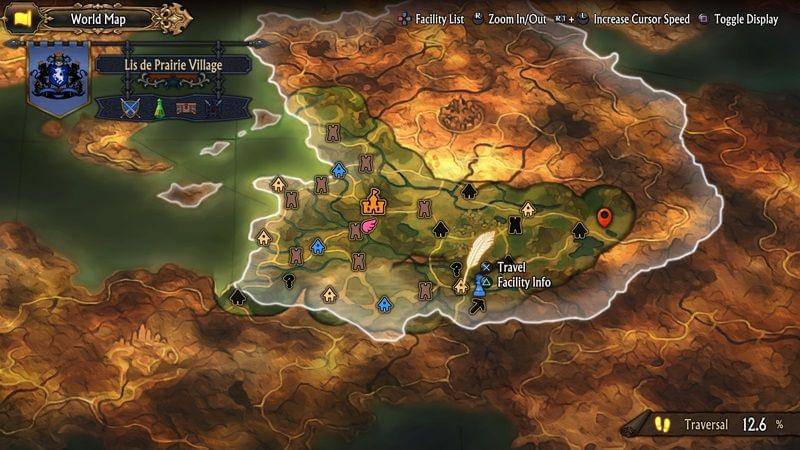Viewport: 800px width, 450px height.
Task: Select the hanging signboard facility icon
Action: 184,108
